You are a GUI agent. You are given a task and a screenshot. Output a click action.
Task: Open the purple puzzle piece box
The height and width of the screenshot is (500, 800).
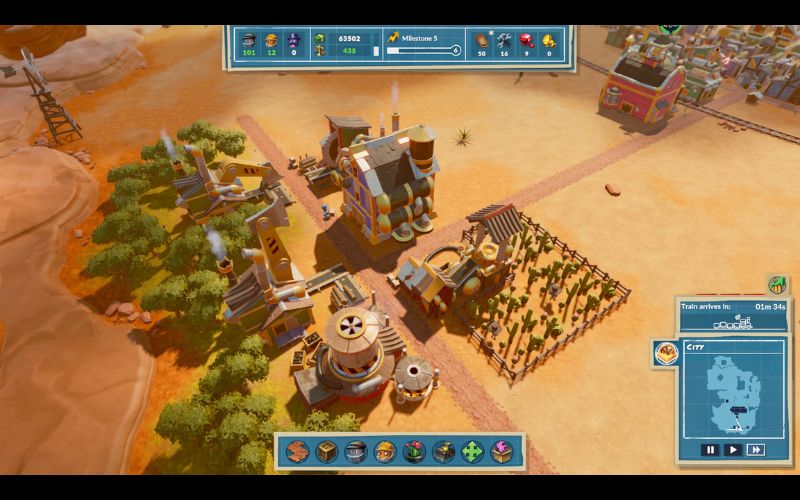click(501, 451)
